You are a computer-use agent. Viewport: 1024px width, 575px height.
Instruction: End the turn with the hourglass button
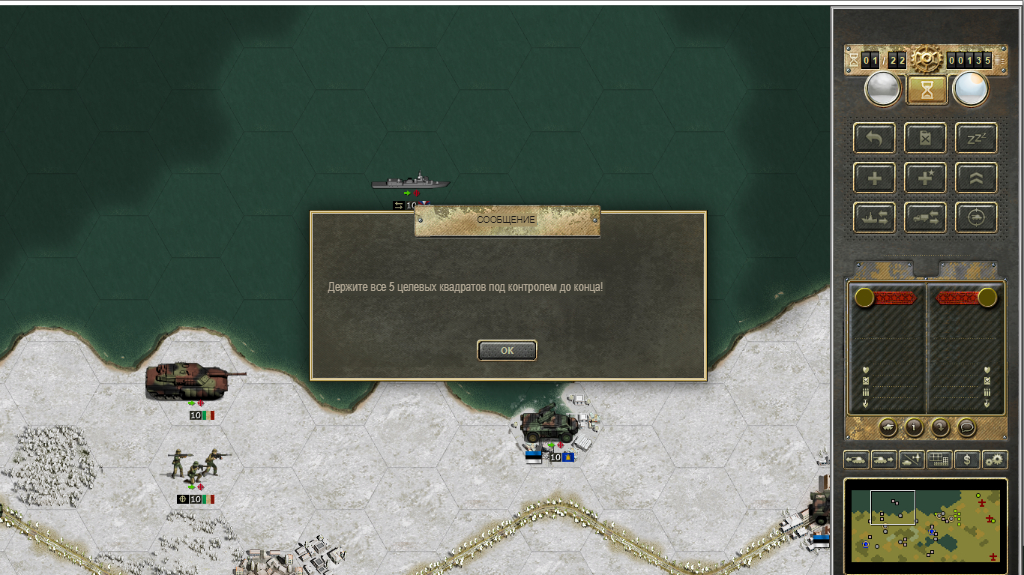[x=927, y=90]
